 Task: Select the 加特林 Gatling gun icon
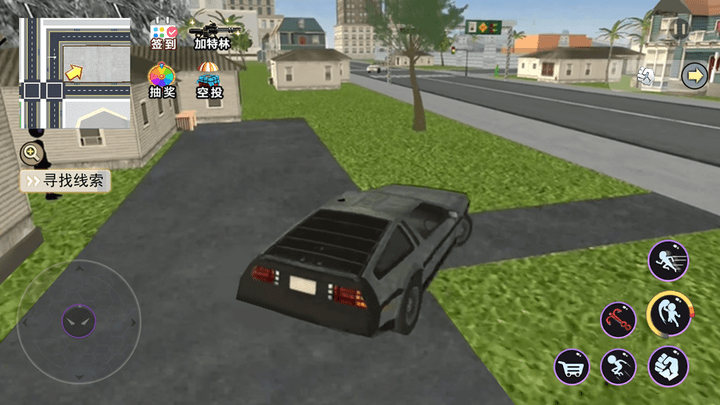(x=211, y=34)
